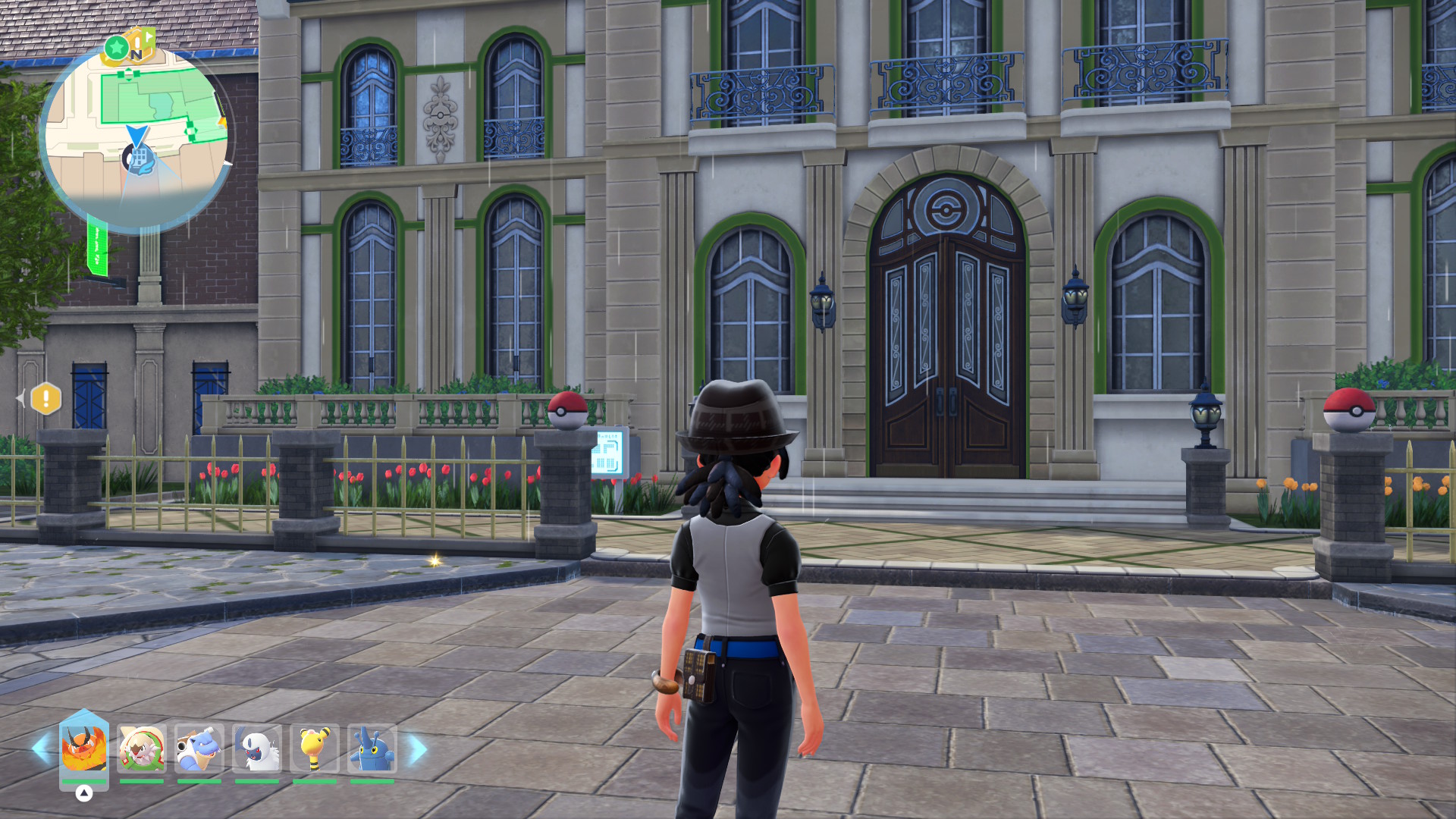Select Emboar in the party bar
Viewport: 1456px width, 819px height.
(x=83, y=748)
